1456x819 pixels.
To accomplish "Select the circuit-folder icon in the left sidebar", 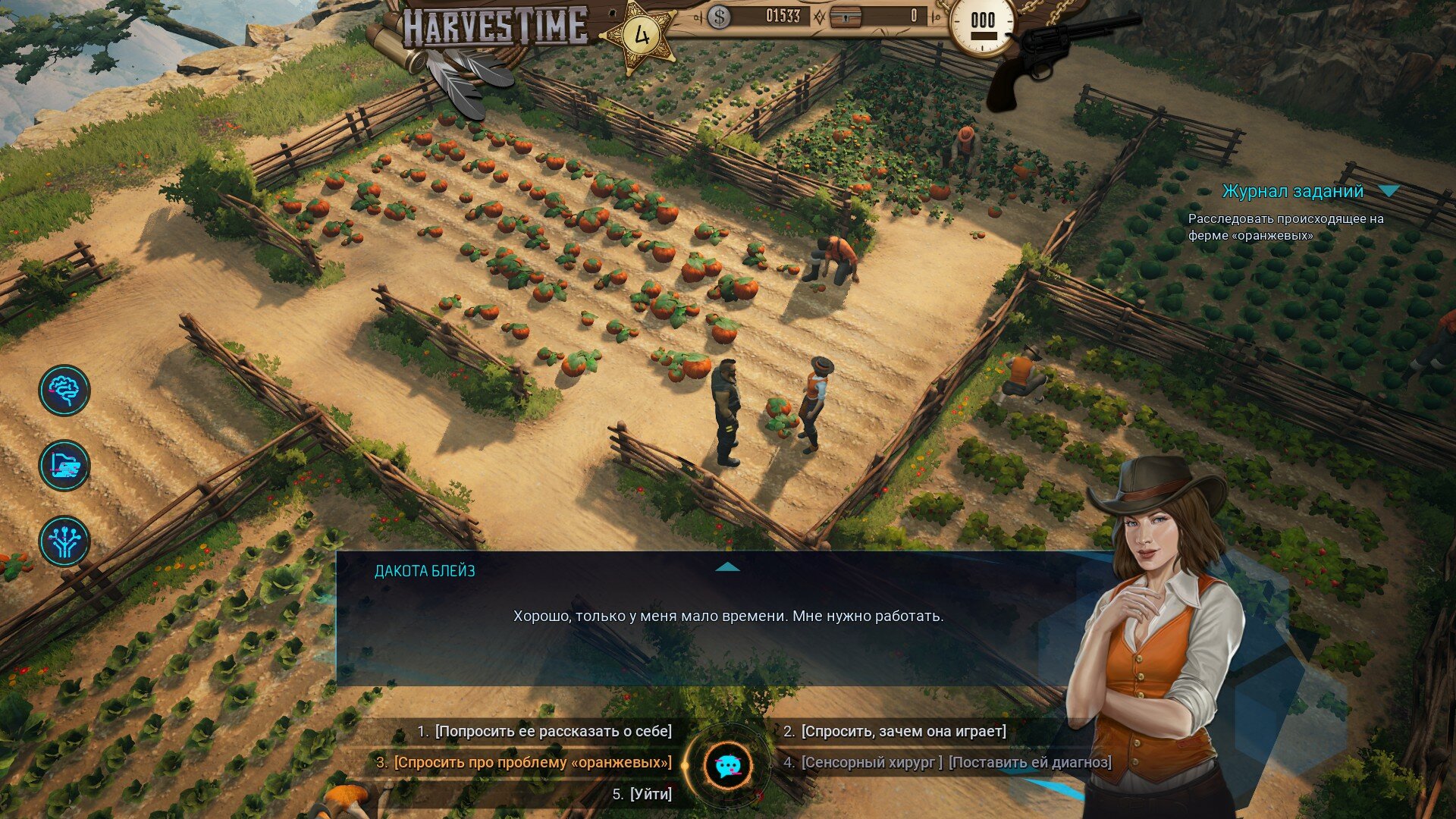I will [67, 466].
